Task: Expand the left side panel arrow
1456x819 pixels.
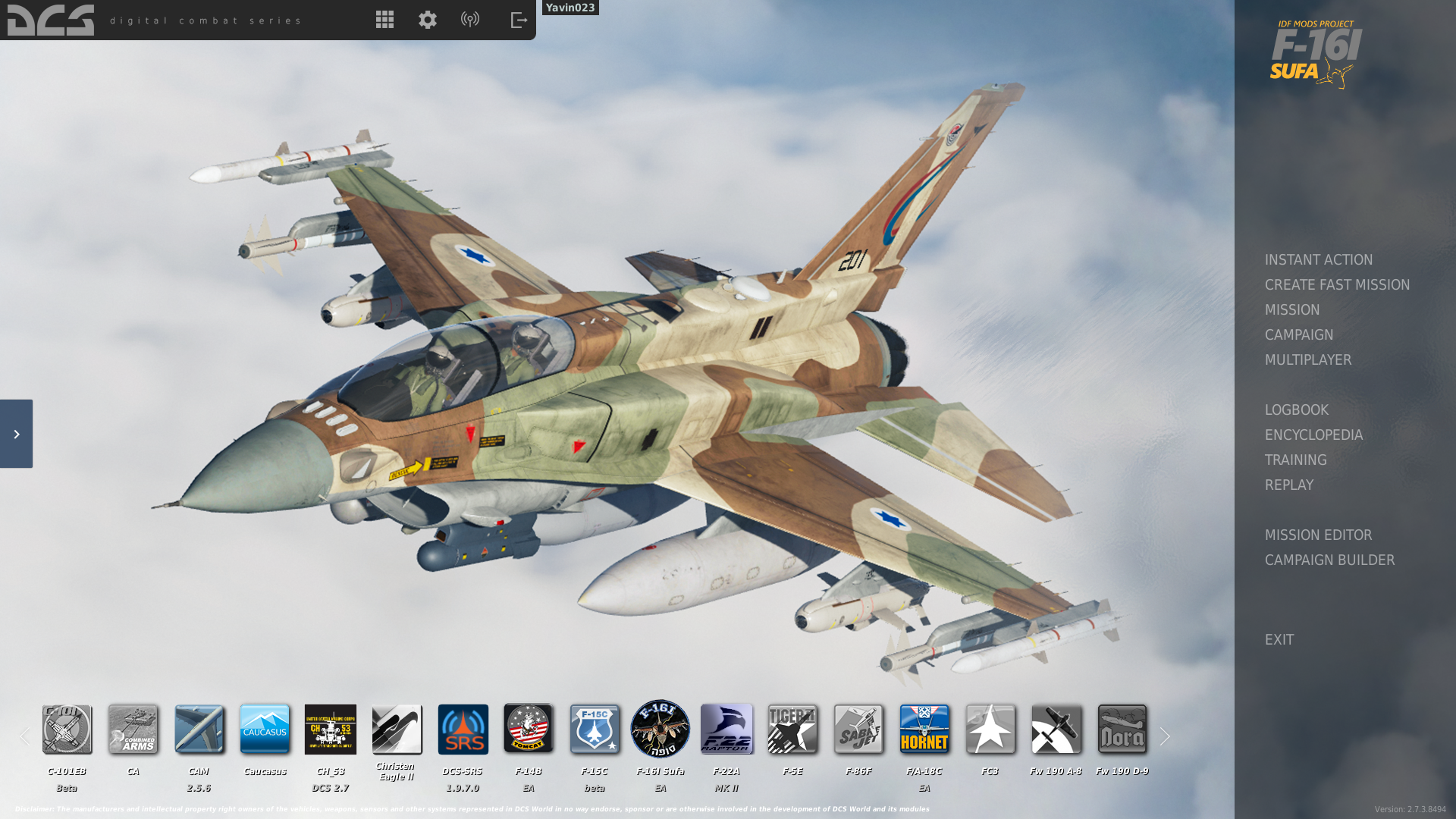Action: (16, 434)
